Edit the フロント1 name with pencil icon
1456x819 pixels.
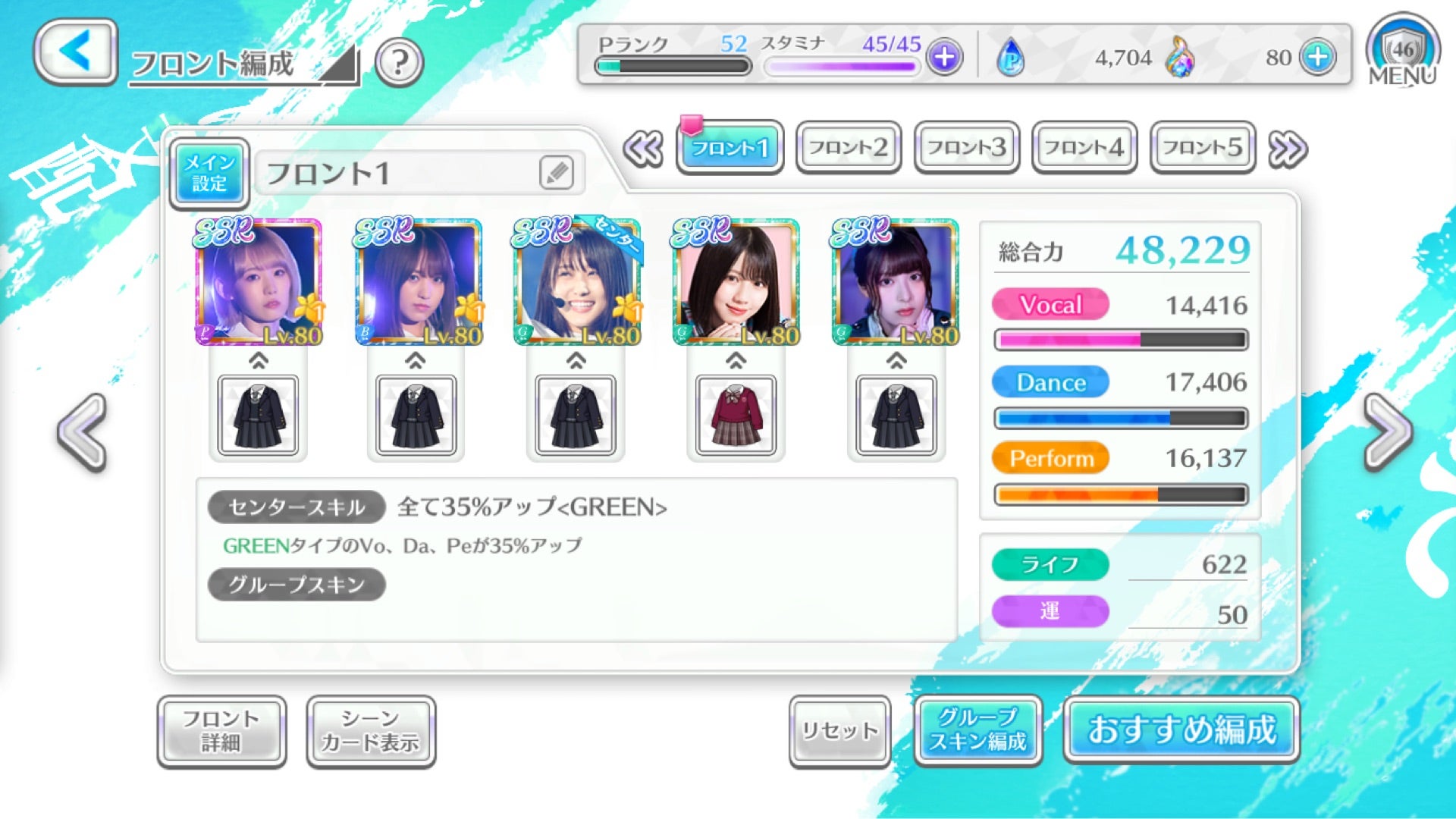tap(556, 173)
